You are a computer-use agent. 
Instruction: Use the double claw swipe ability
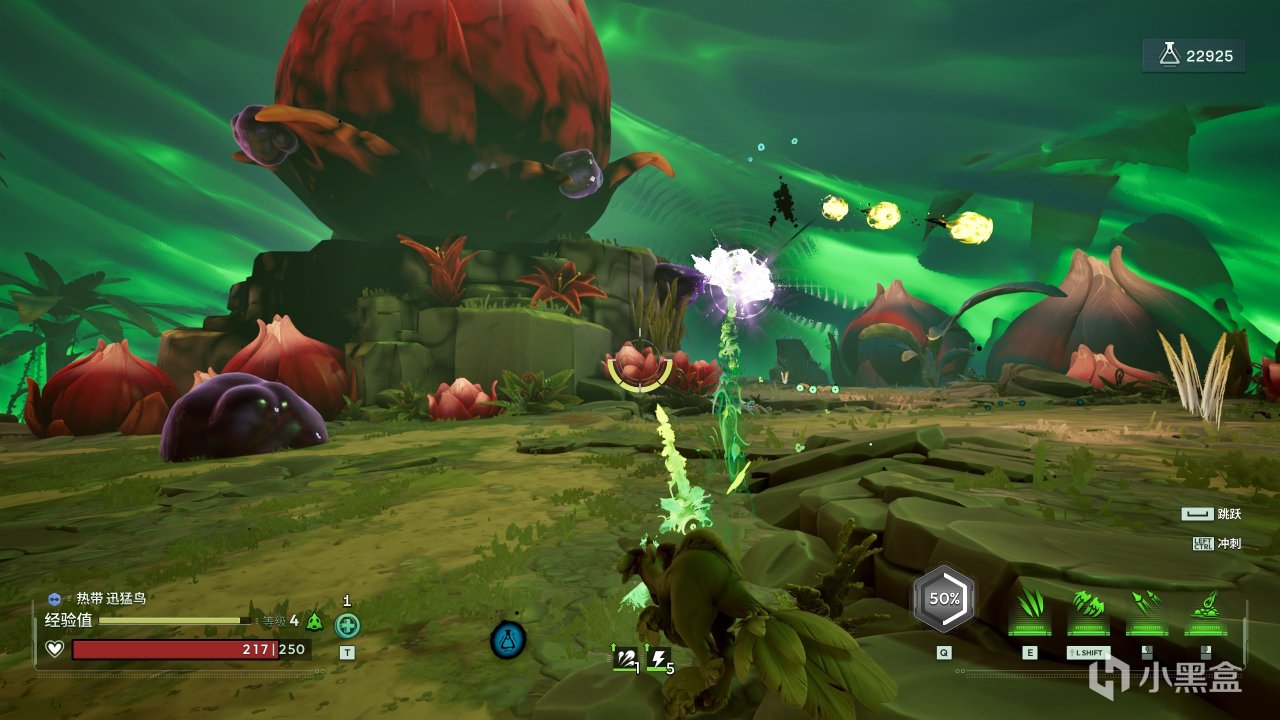click(1088, 605)
